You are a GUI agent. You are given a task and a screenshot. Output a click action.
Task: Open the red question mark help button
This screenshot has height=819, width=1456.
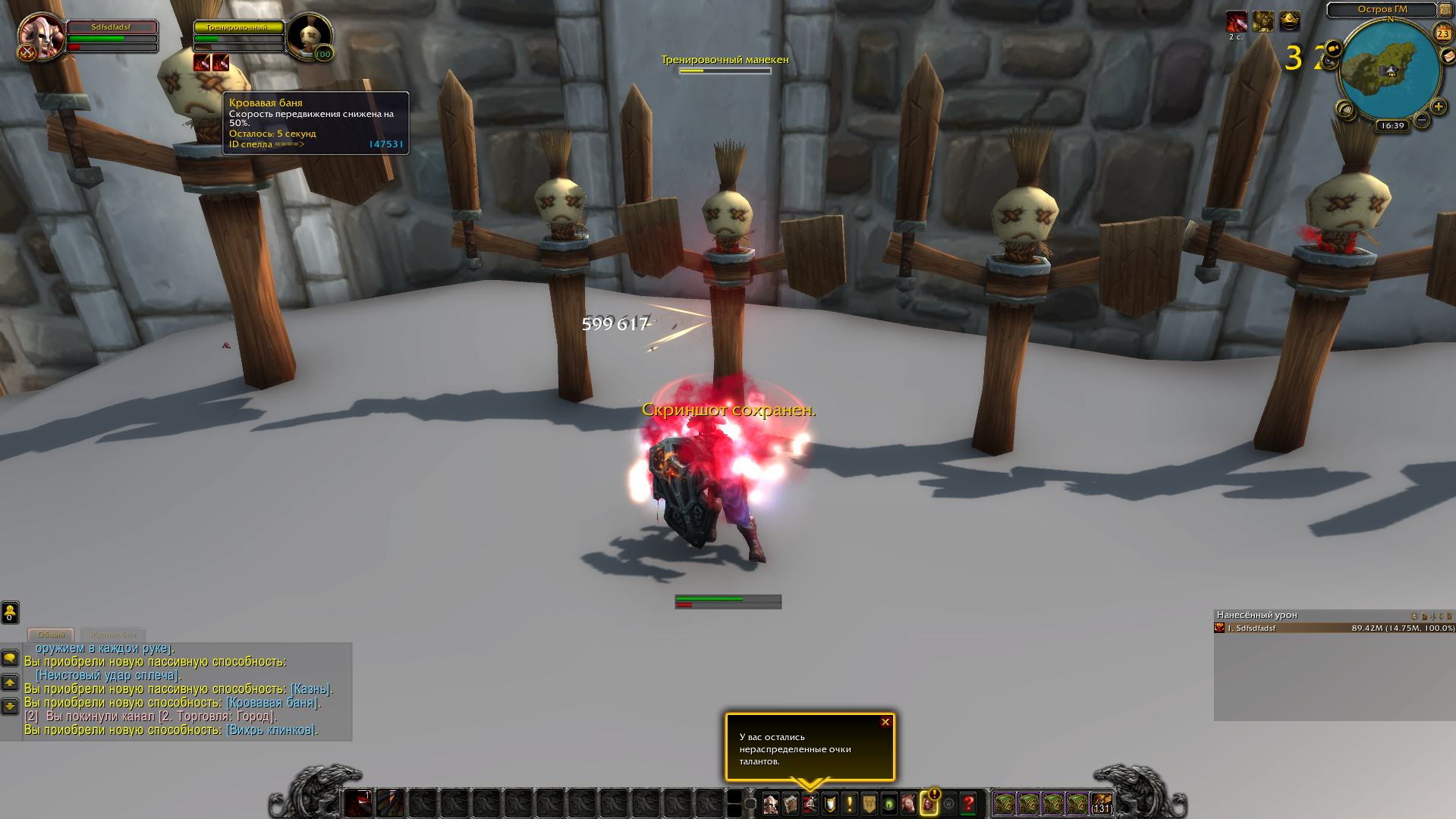(968, 803)
